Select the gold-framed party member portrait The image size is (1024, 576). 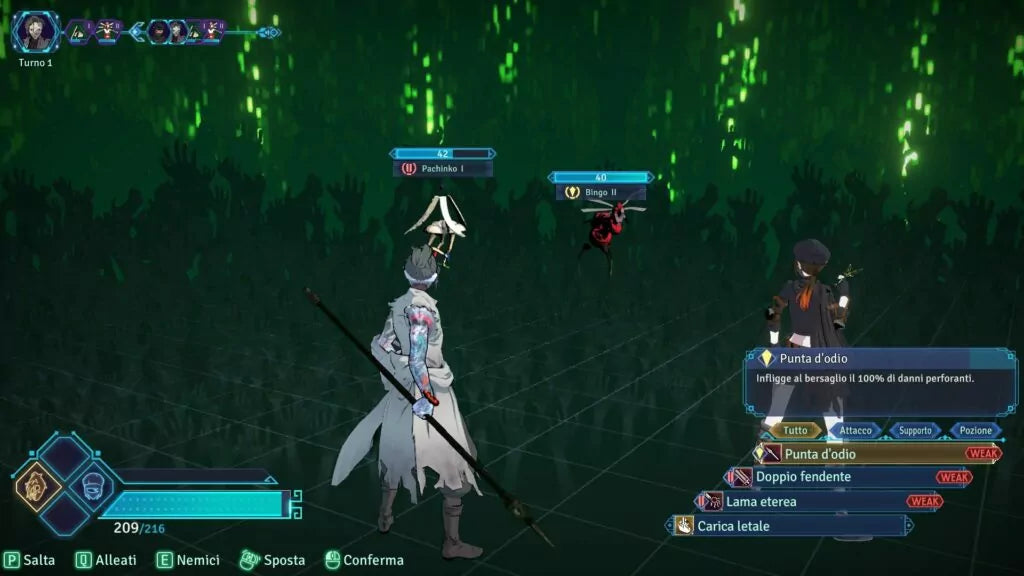[38, 486]
